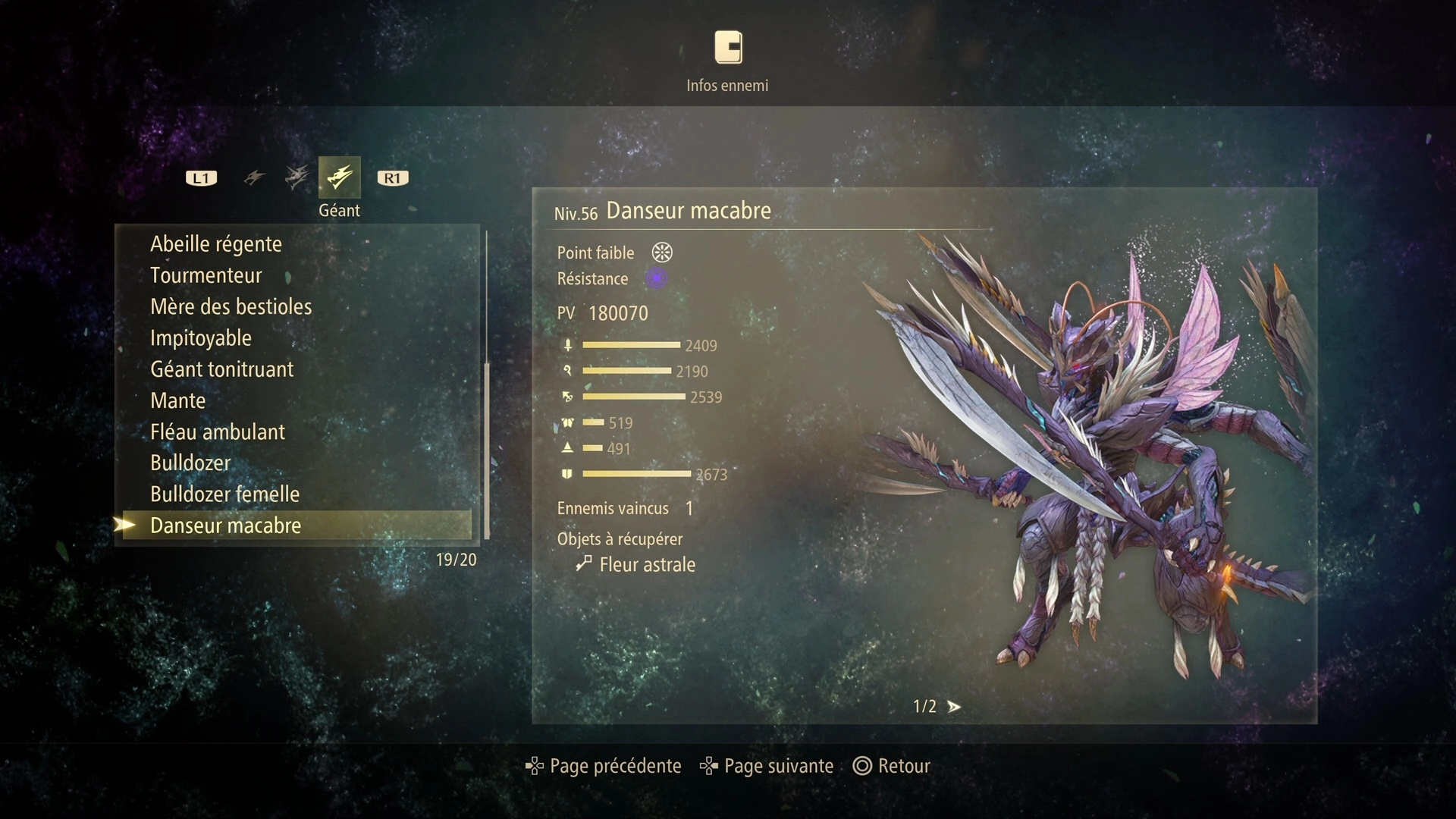The height and width of the screenshot is (819, 1456).
Task: Select Fléau ambulant entry
Action: coord(218,432)
